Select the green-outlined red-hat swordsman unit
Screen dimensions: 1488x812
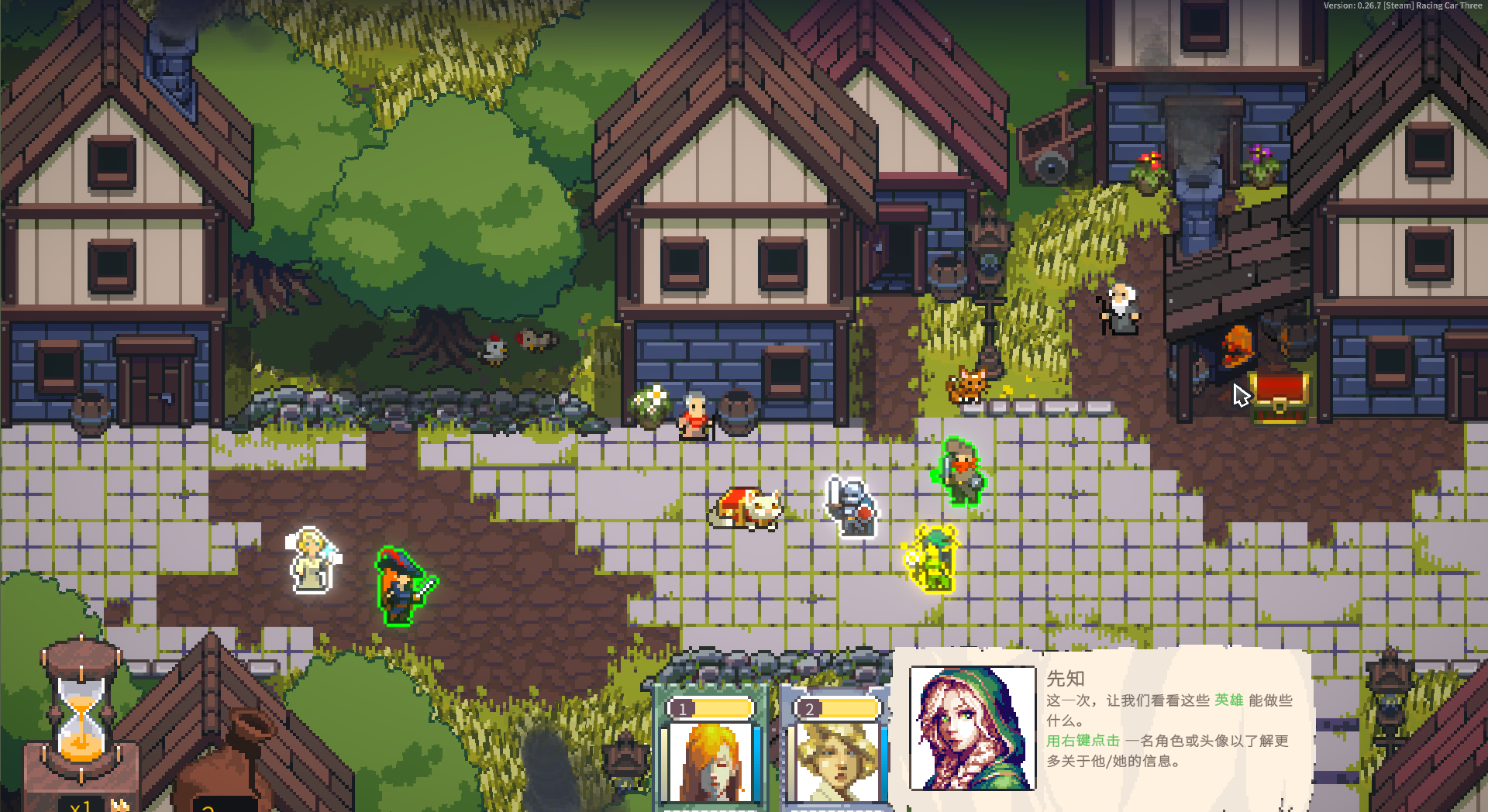click(x=403, y=587)
